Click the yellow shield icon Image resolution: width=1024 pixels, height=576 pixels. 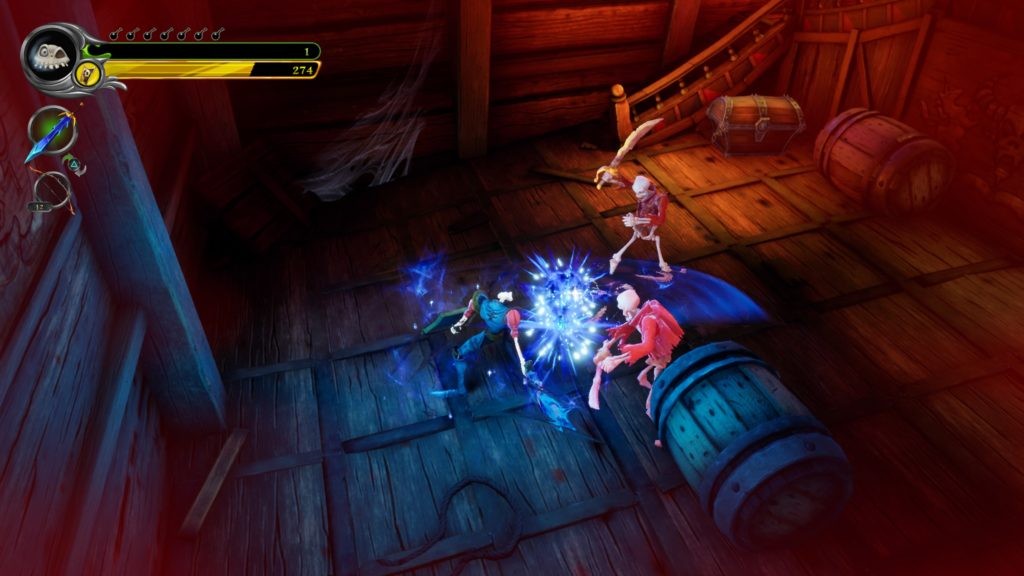pos(88,72)
